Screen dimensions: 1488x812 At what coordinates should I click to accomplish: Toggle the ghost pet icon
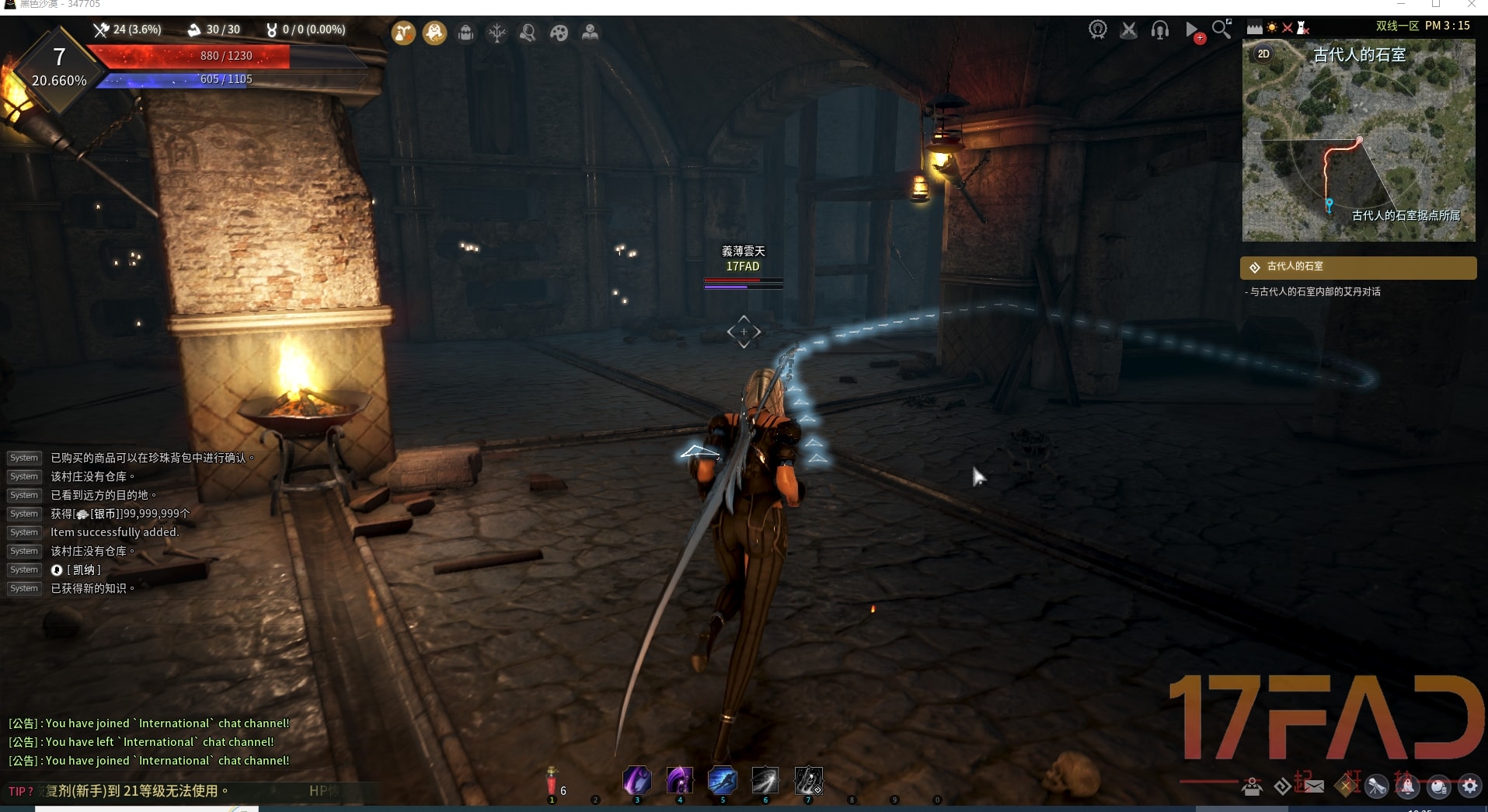point(434,33)
